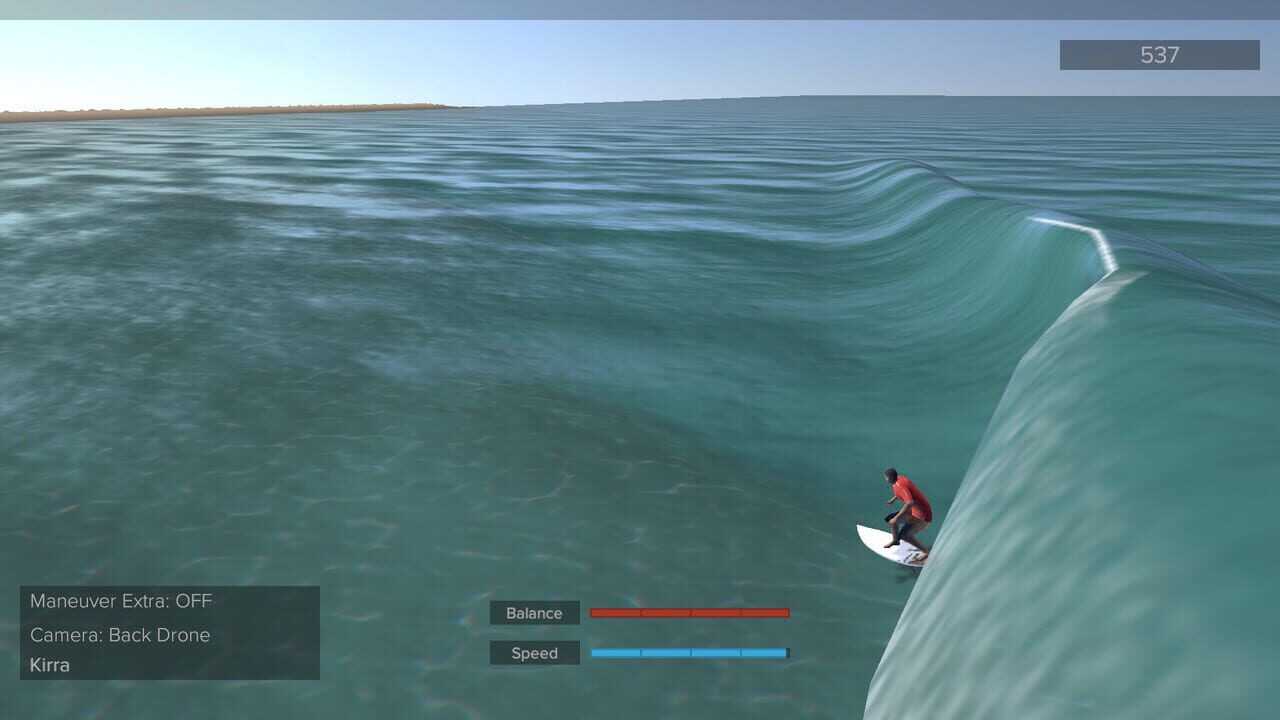The width and height of the screenshot is (1280, 720).
Task: Click the blue Speed meter
Action: 690,652
